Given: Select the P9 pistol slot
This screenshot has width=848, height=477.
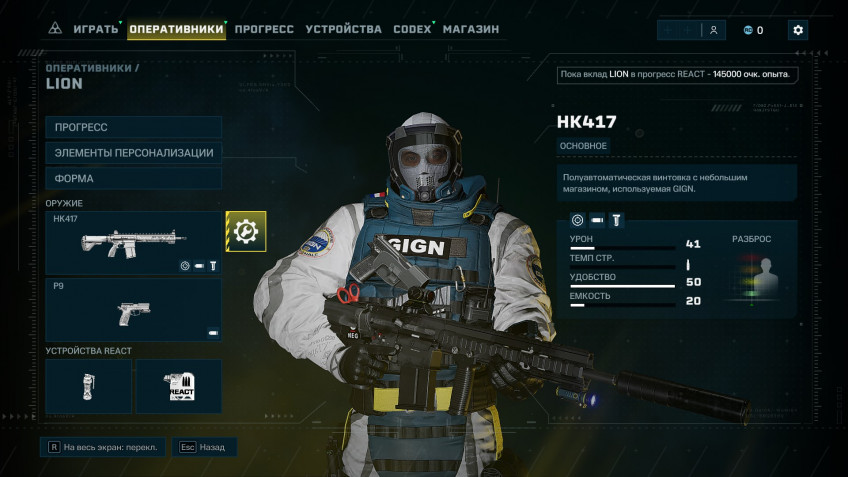Looking at the screenshot, I should point(134,309).
